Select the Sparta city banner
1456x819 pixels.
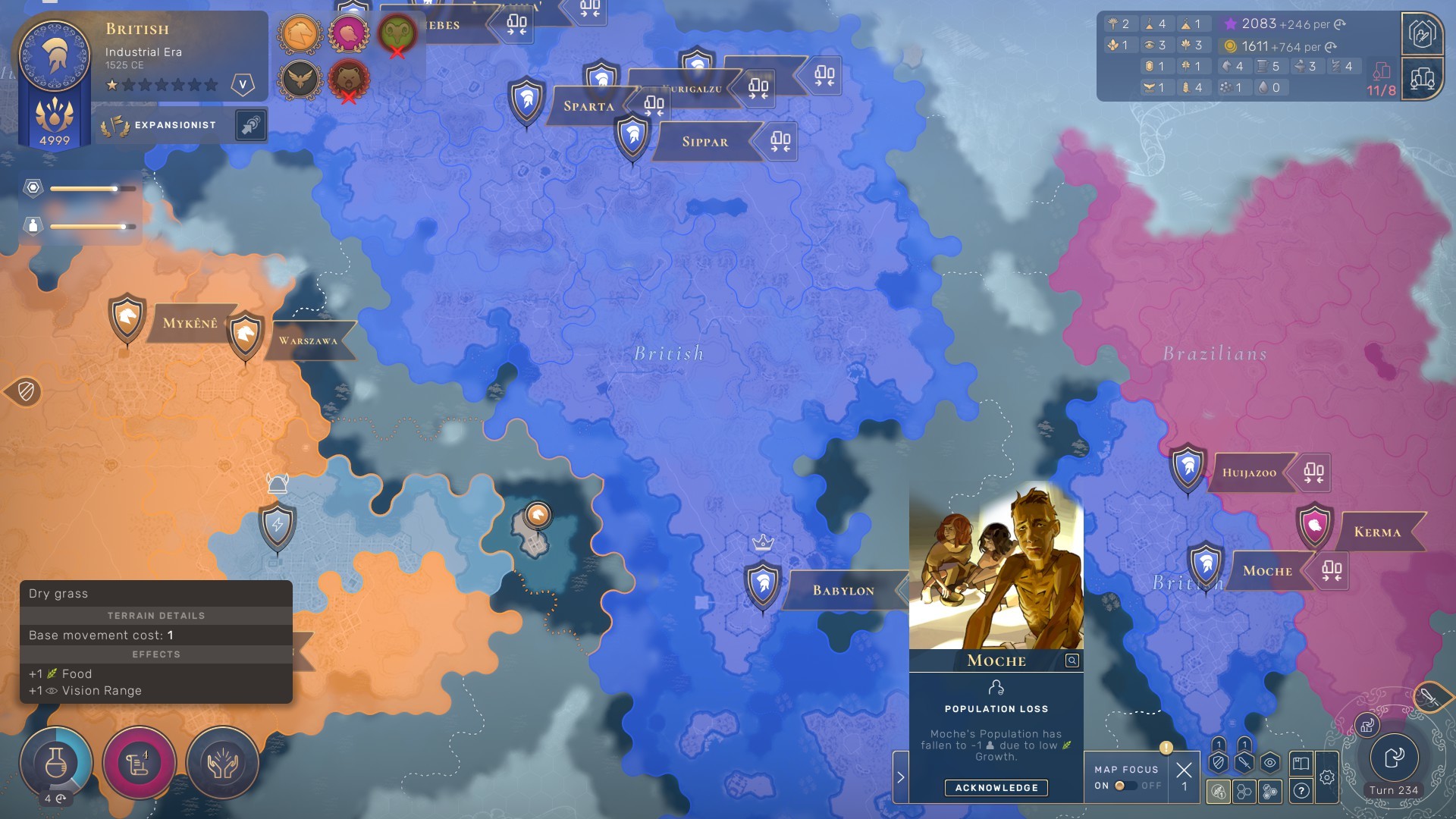click(x=589, y=105)
